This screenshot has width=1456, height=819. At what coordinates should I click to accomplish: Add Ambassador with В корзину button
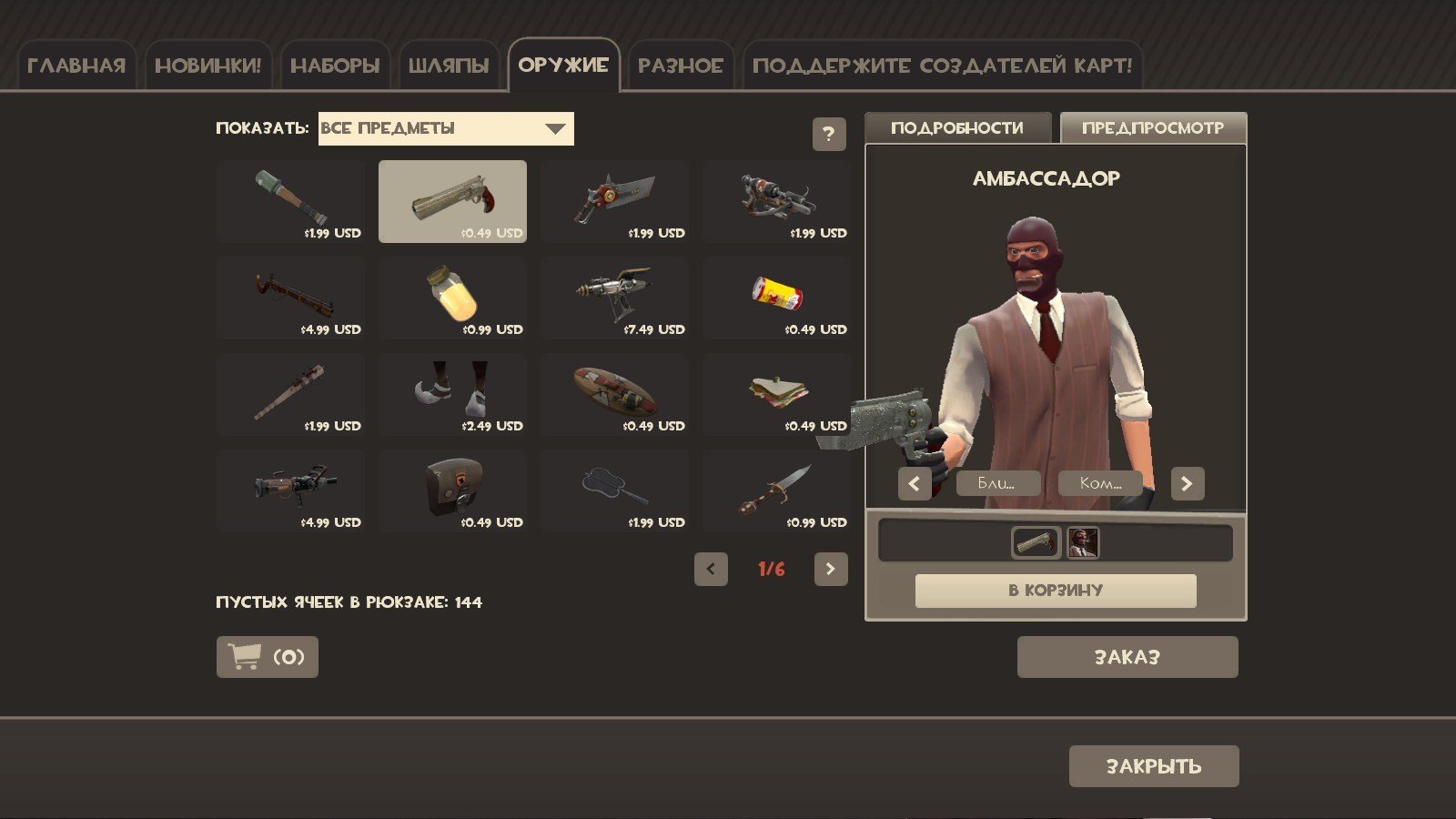click(1055, 591)
